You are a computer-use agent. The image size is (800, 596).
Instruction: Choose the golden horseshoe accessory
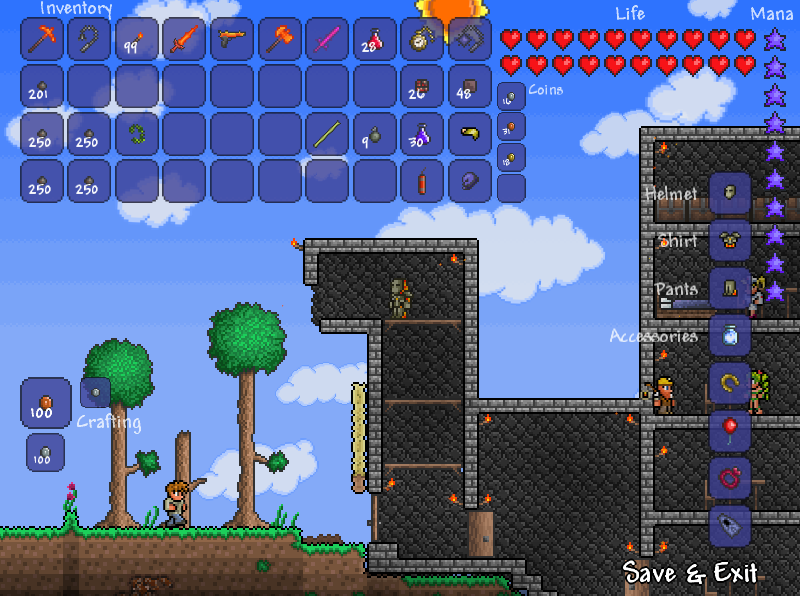730,383
